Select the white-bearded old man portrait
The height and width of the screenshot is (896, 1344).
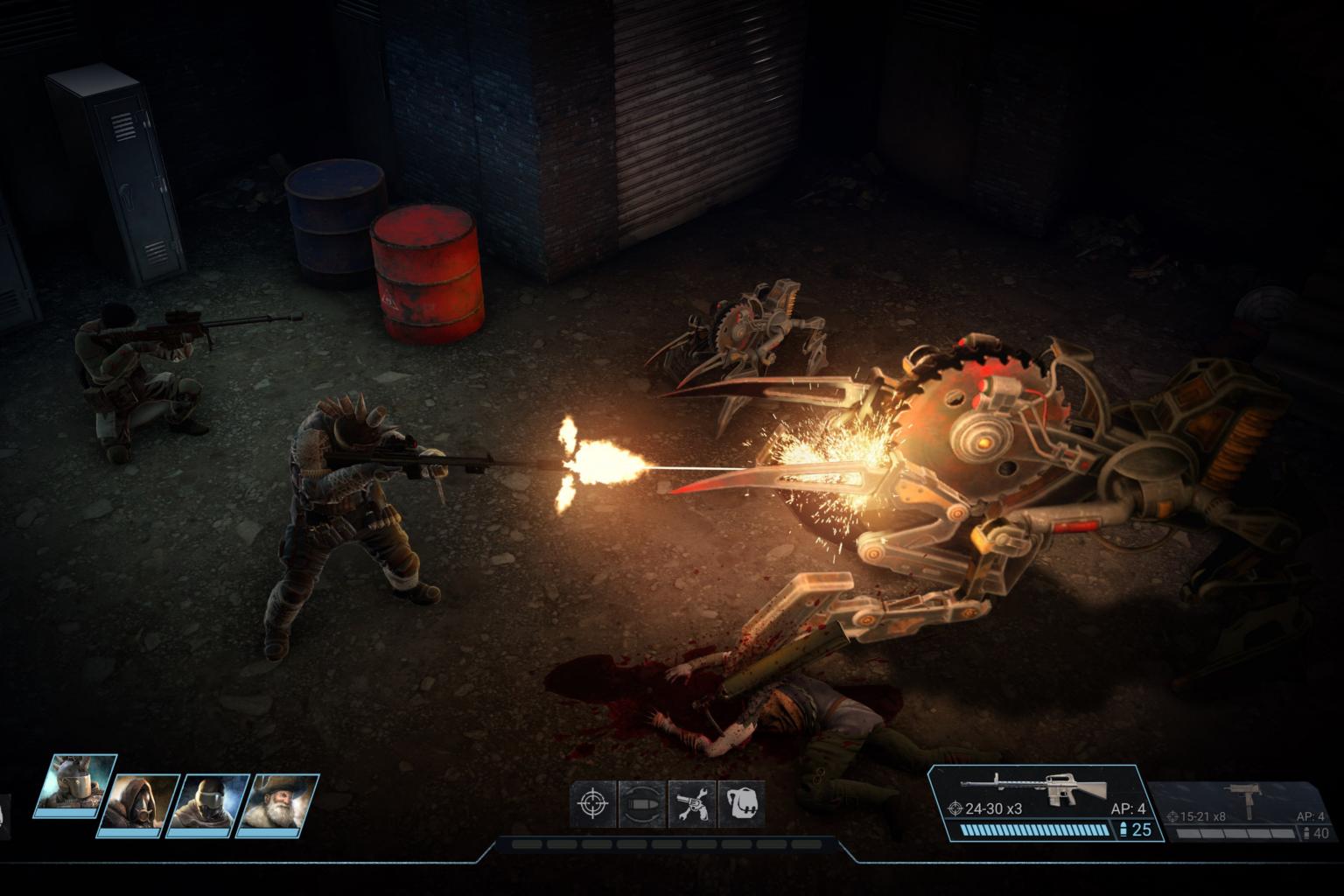pos(277,803)
